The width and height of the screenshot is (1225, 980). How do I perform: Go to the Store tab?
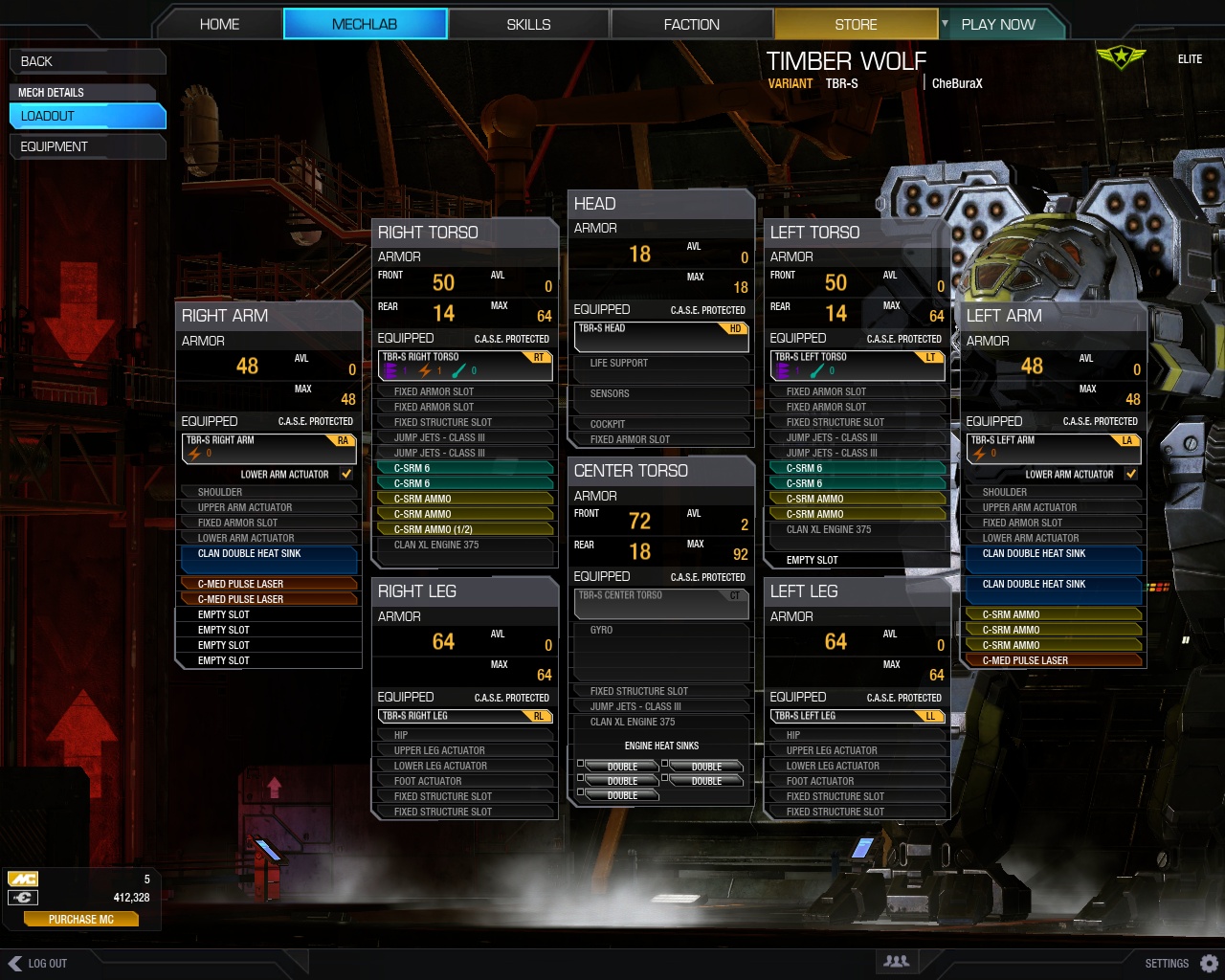tap(856, 24)
